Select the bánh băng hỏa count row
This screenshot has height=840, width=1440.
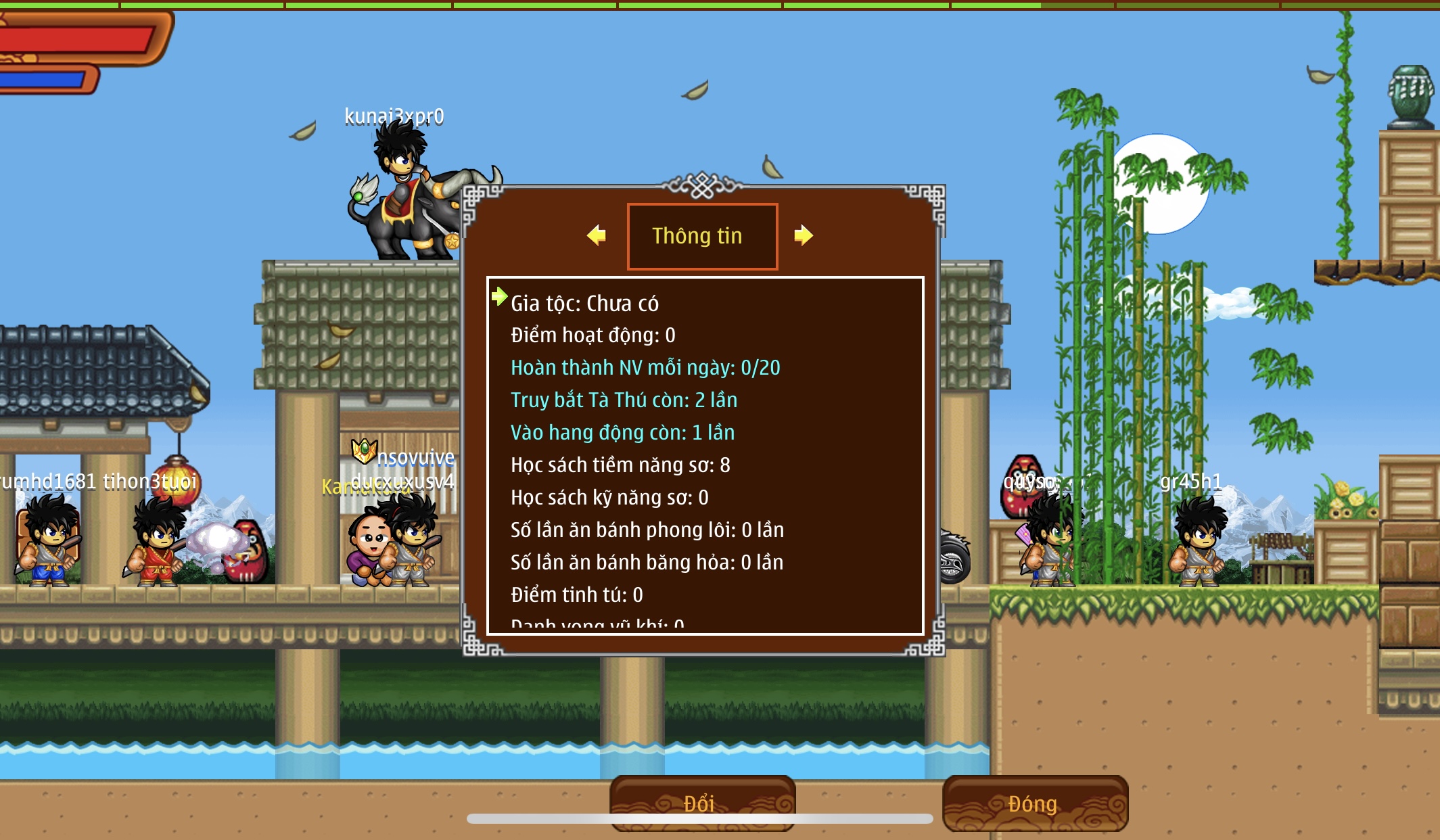click(x=647, y=563)
